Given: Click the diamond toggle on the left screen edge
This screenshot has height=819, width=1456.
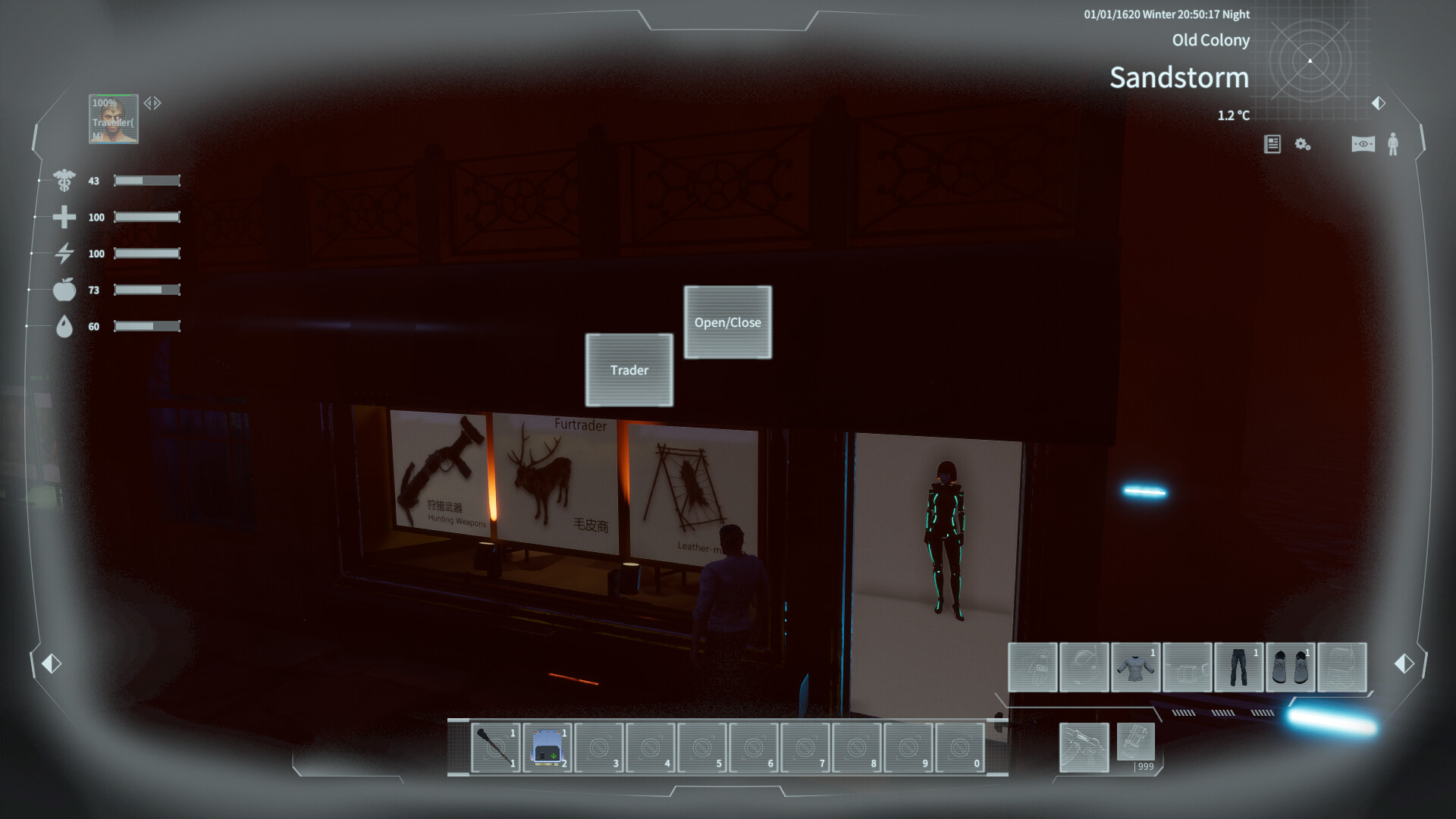Looking at the screenshot, I should pyautogui.click(x=50, y=662).
